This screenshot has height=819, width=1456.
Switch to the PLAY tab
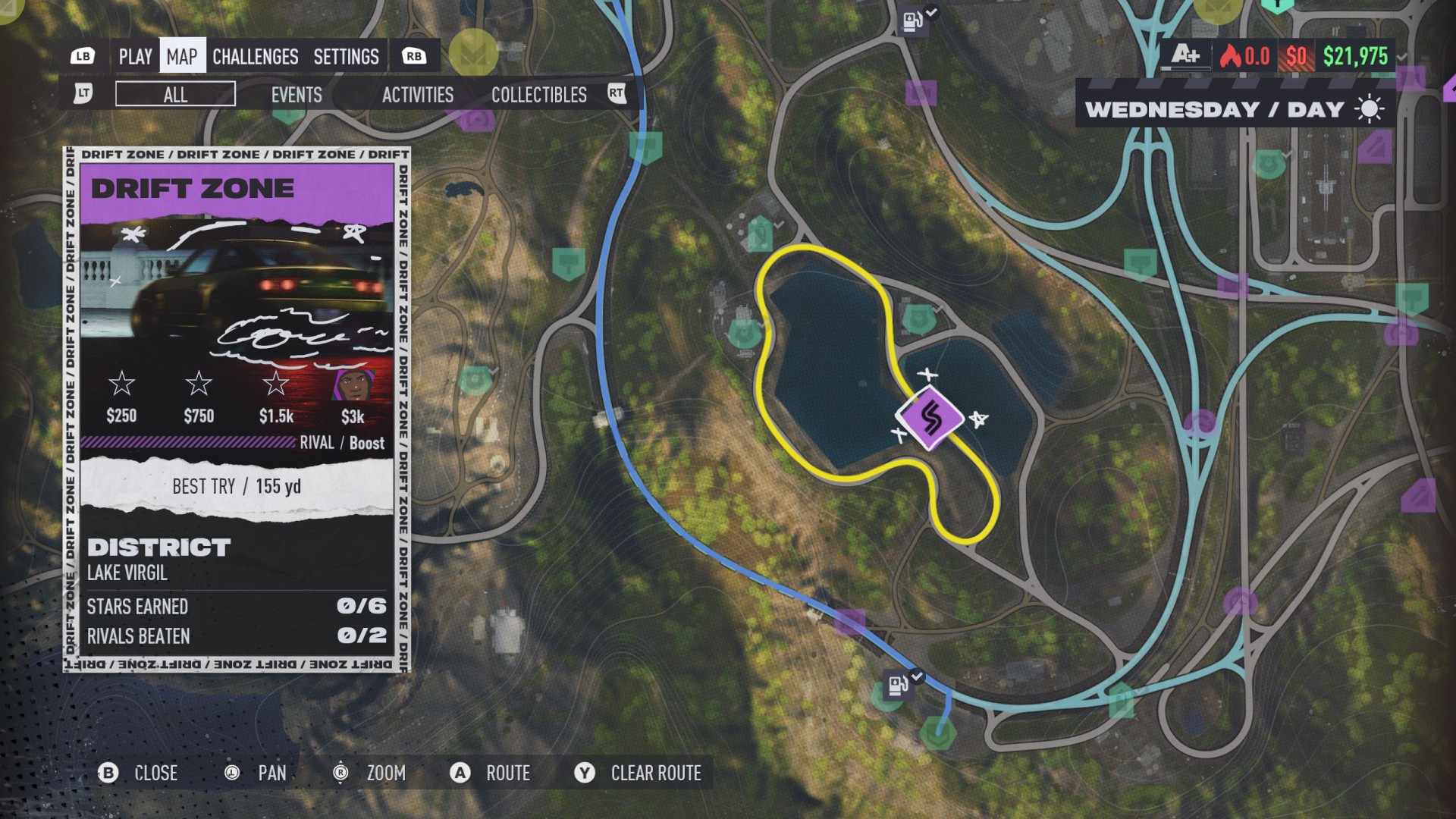click(x=135, y=57)
